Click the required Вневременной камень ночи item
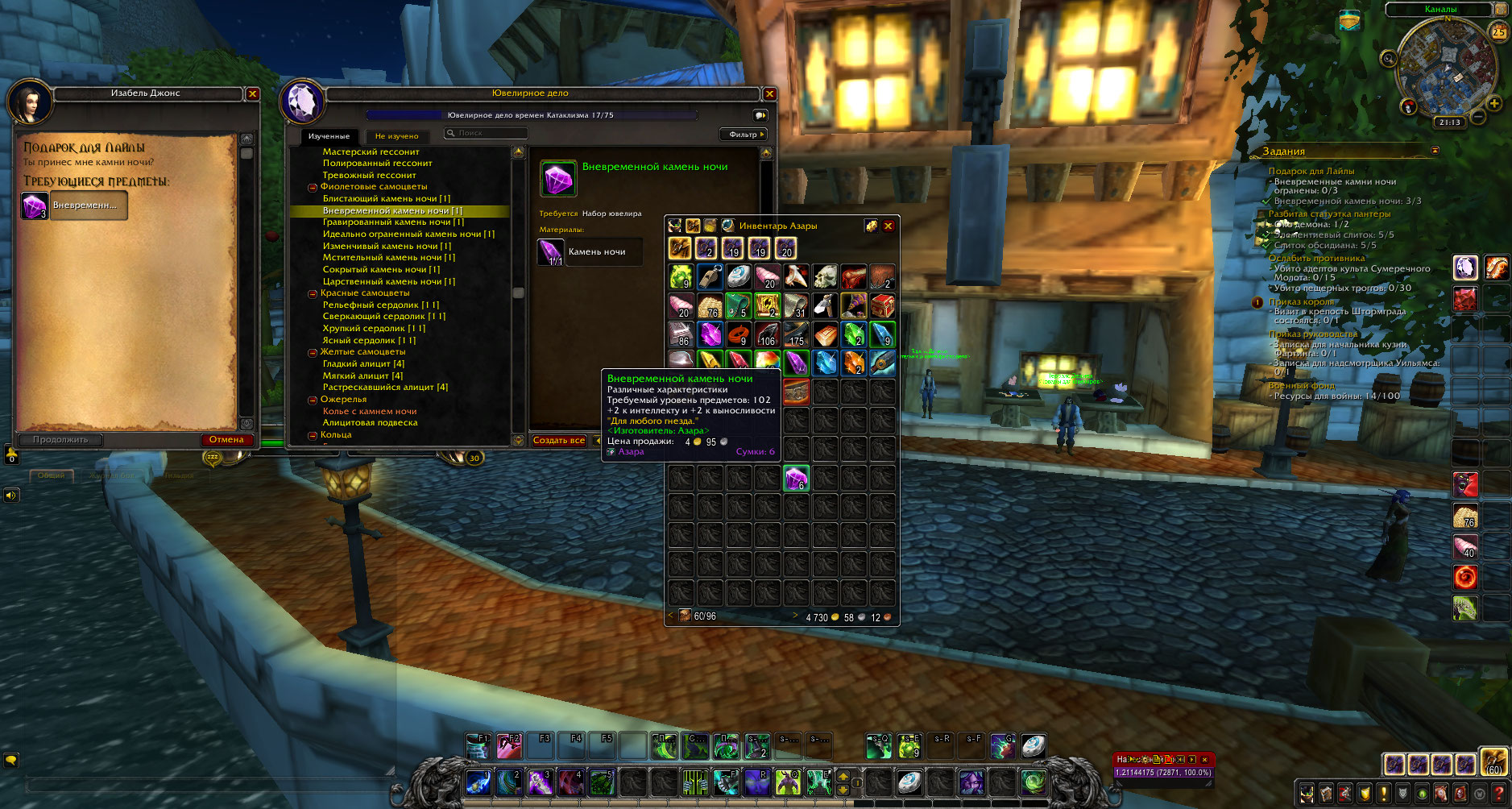Image resolution: width=1512 pixels, height=809 pixels. pos(35,206)
